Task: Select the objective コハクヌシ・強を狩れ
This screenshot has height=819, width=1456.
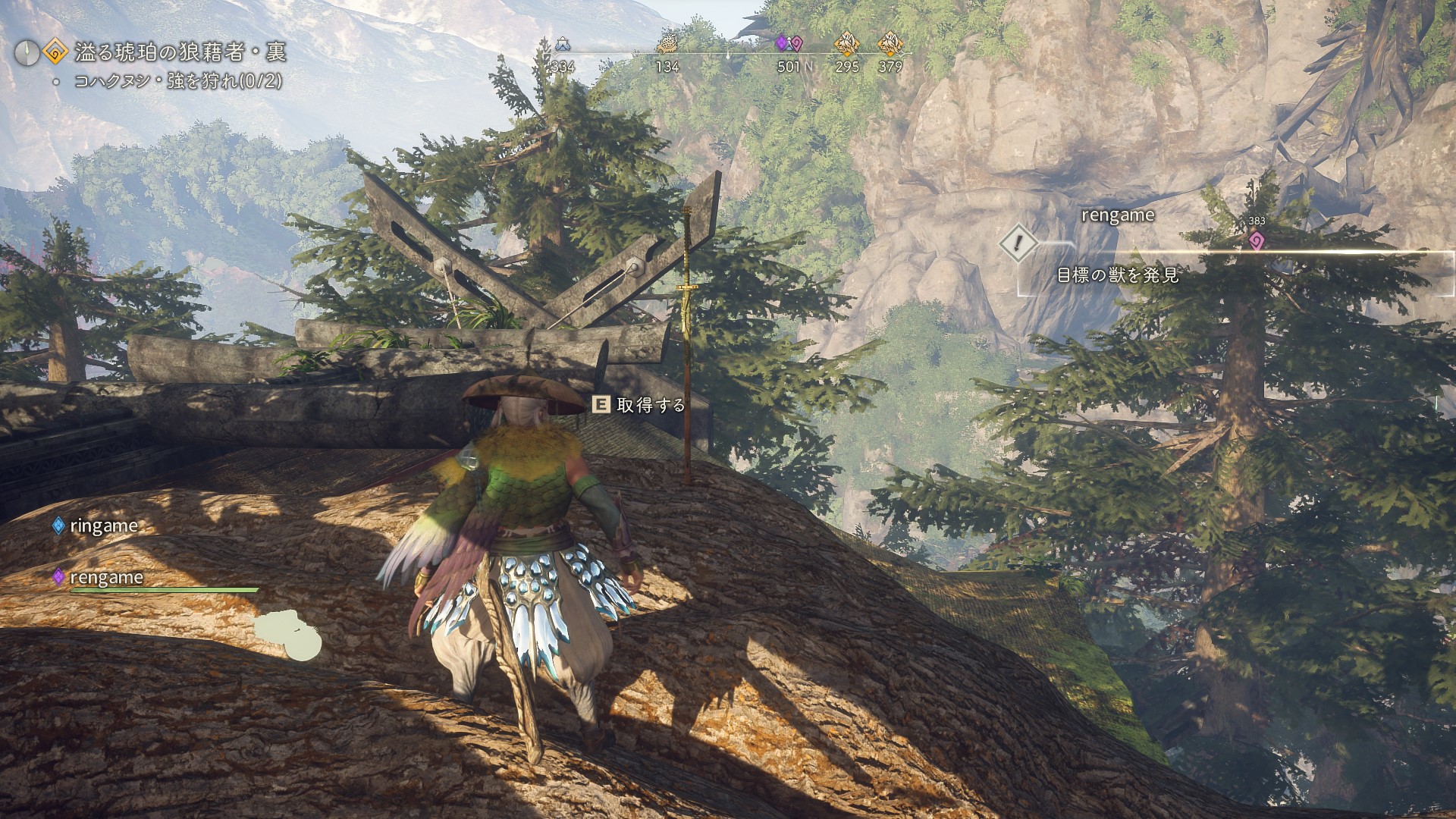Action: (x=177, y=81)
